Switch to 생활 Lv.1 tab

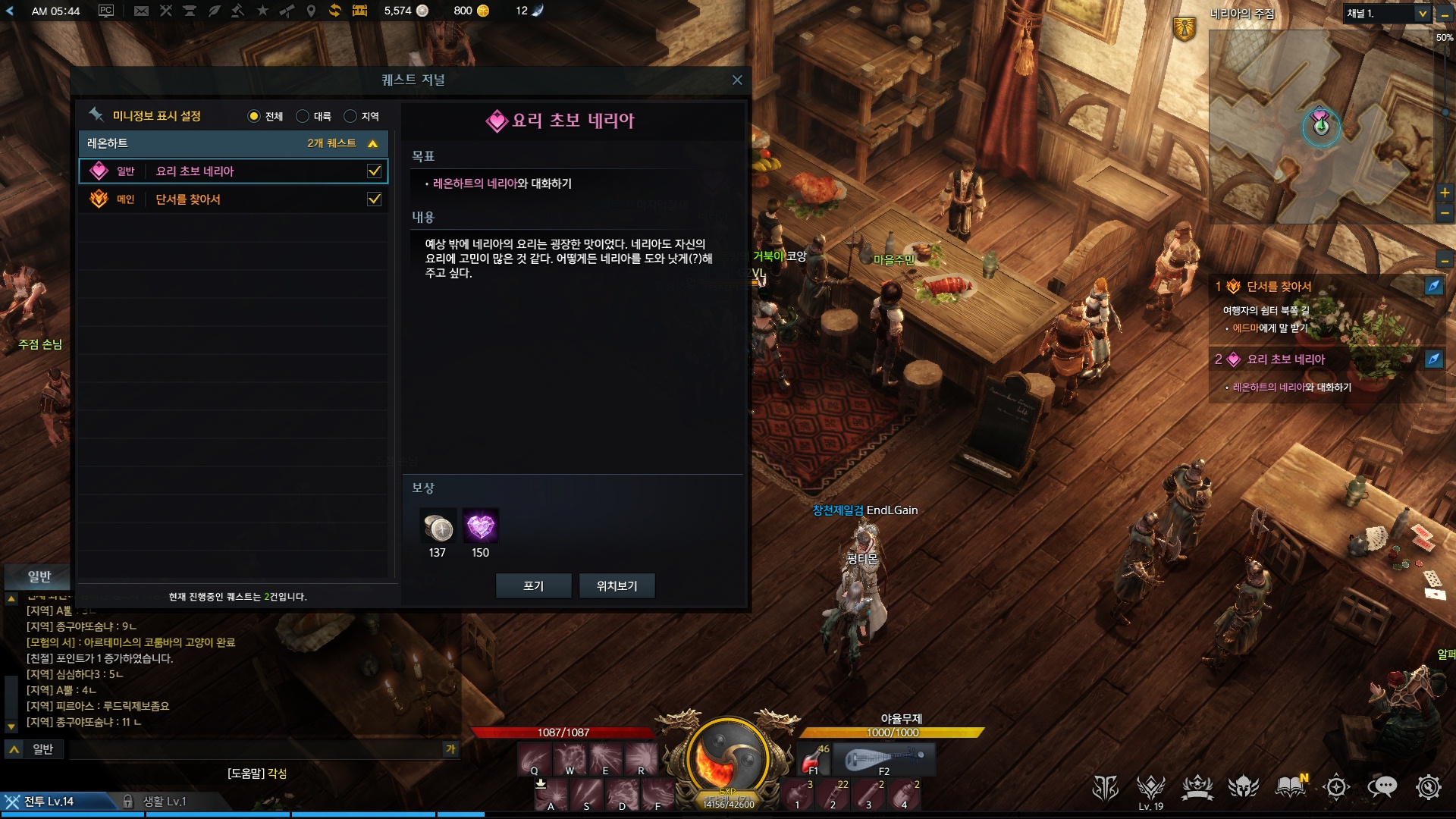(163, 801)
